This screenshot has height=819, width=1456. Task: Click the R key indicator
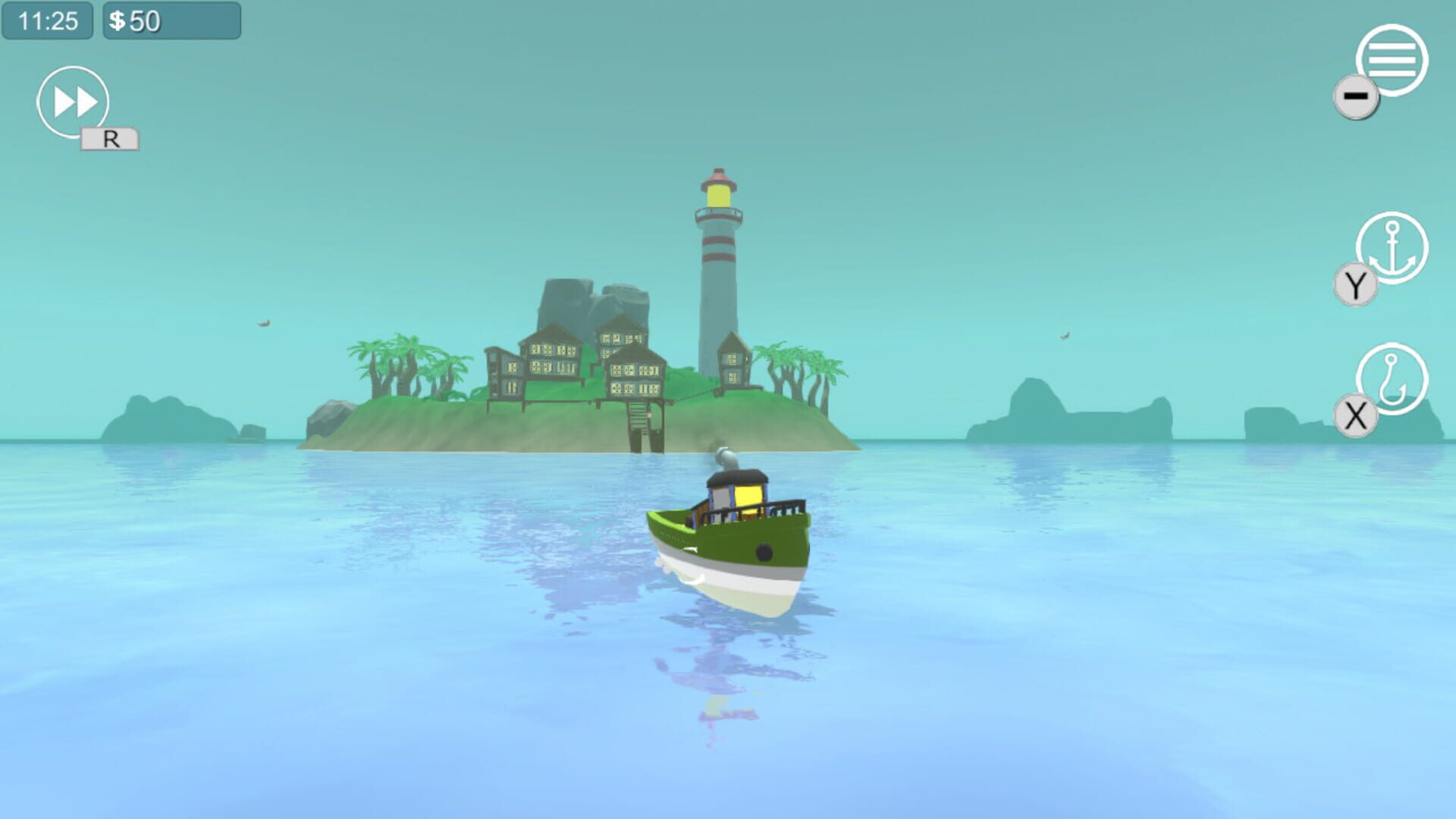pos(110,140)
